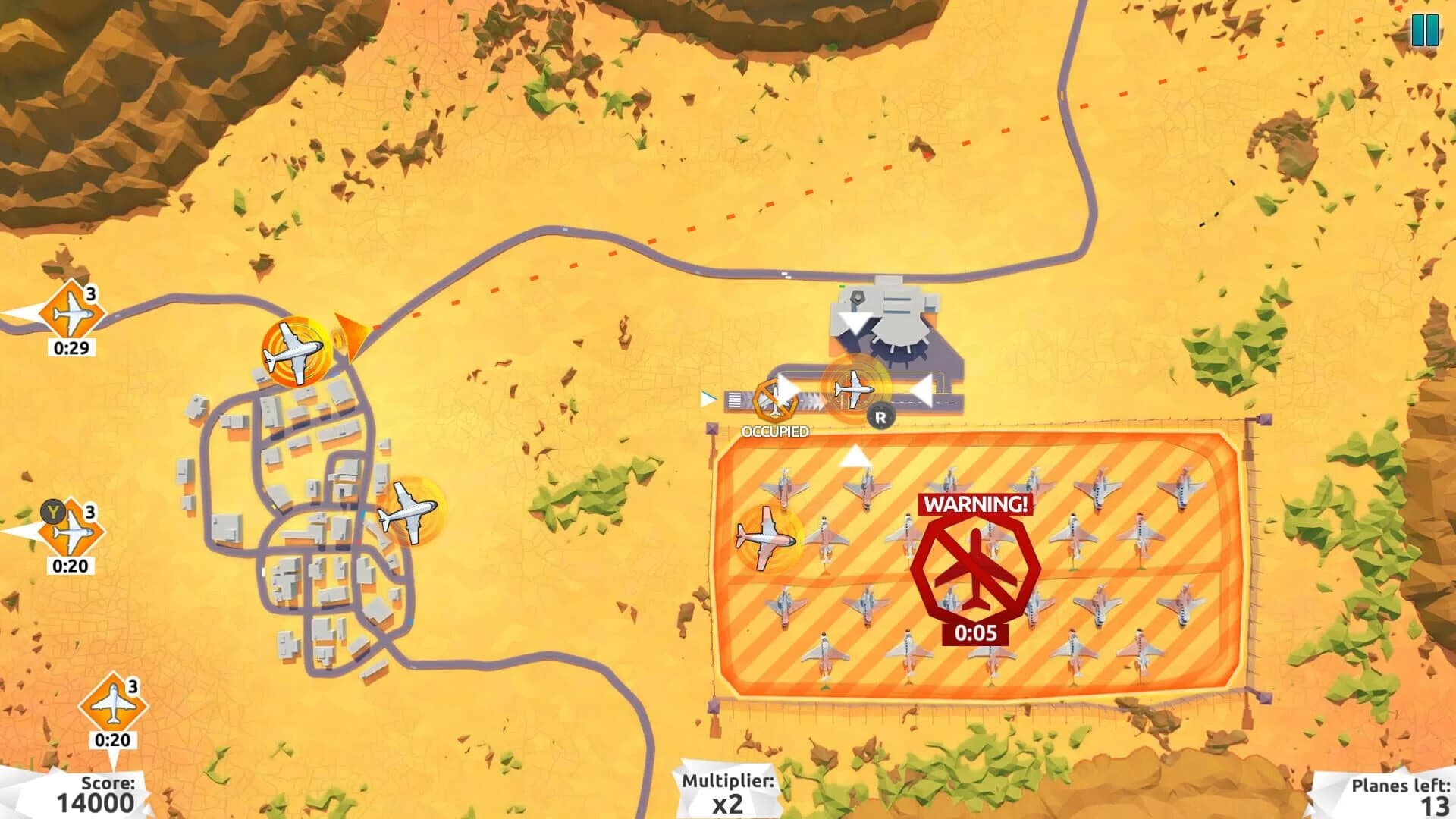Click the white arrow above the storage lot

point(857,455)
